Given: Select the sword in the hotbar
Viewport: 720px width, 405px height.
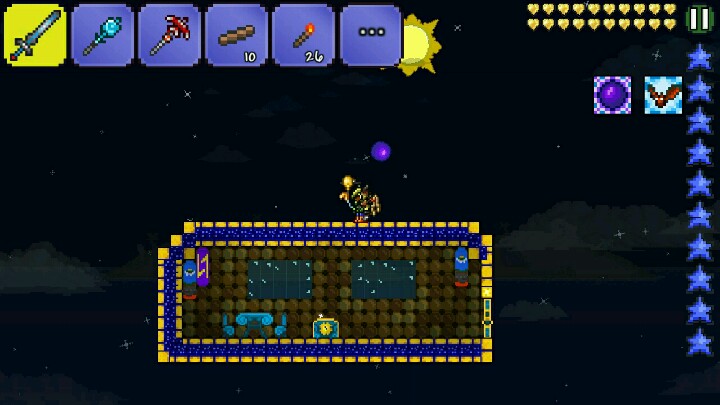Looking at the screenshot, I should (x=35, y=35).
